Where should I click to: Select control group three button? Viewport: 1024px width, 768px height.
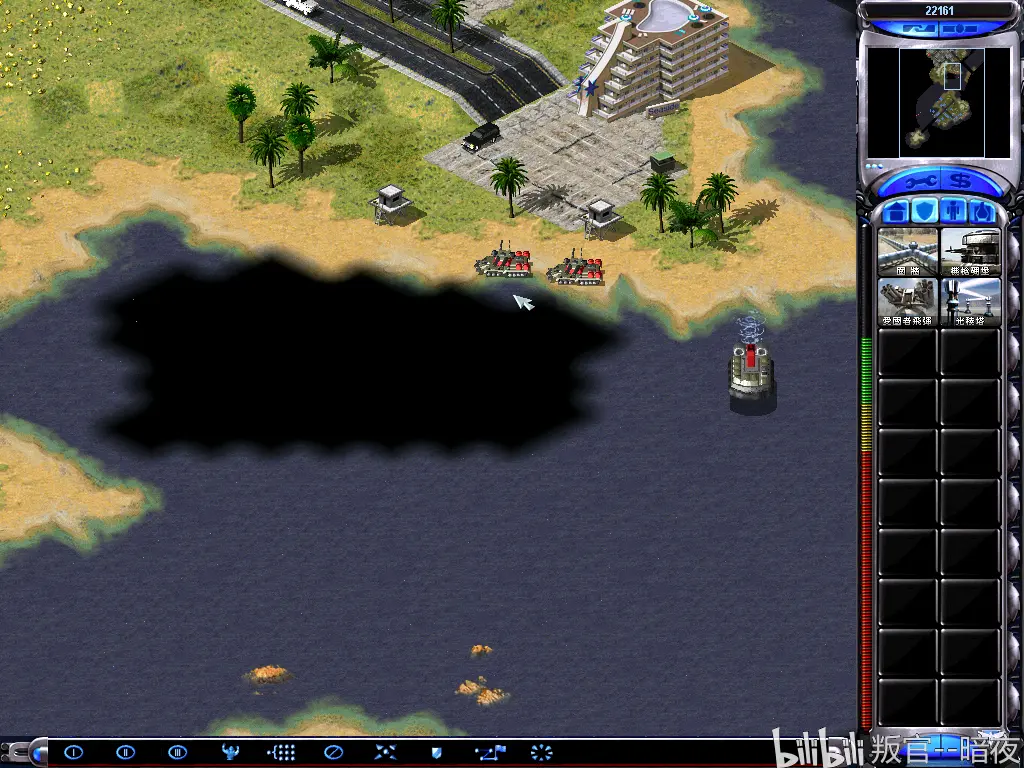click(177, 752)
